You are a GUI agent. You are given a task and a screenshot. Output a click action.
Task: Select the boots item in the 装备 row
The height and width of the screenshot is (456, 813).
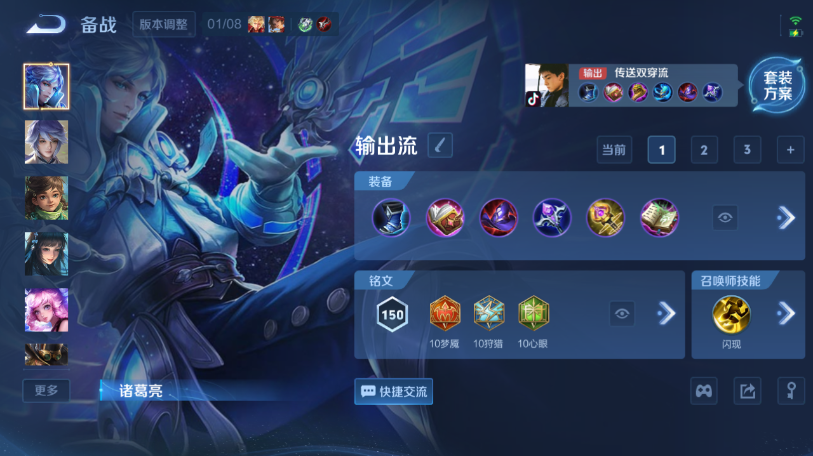tap(391, 217)
